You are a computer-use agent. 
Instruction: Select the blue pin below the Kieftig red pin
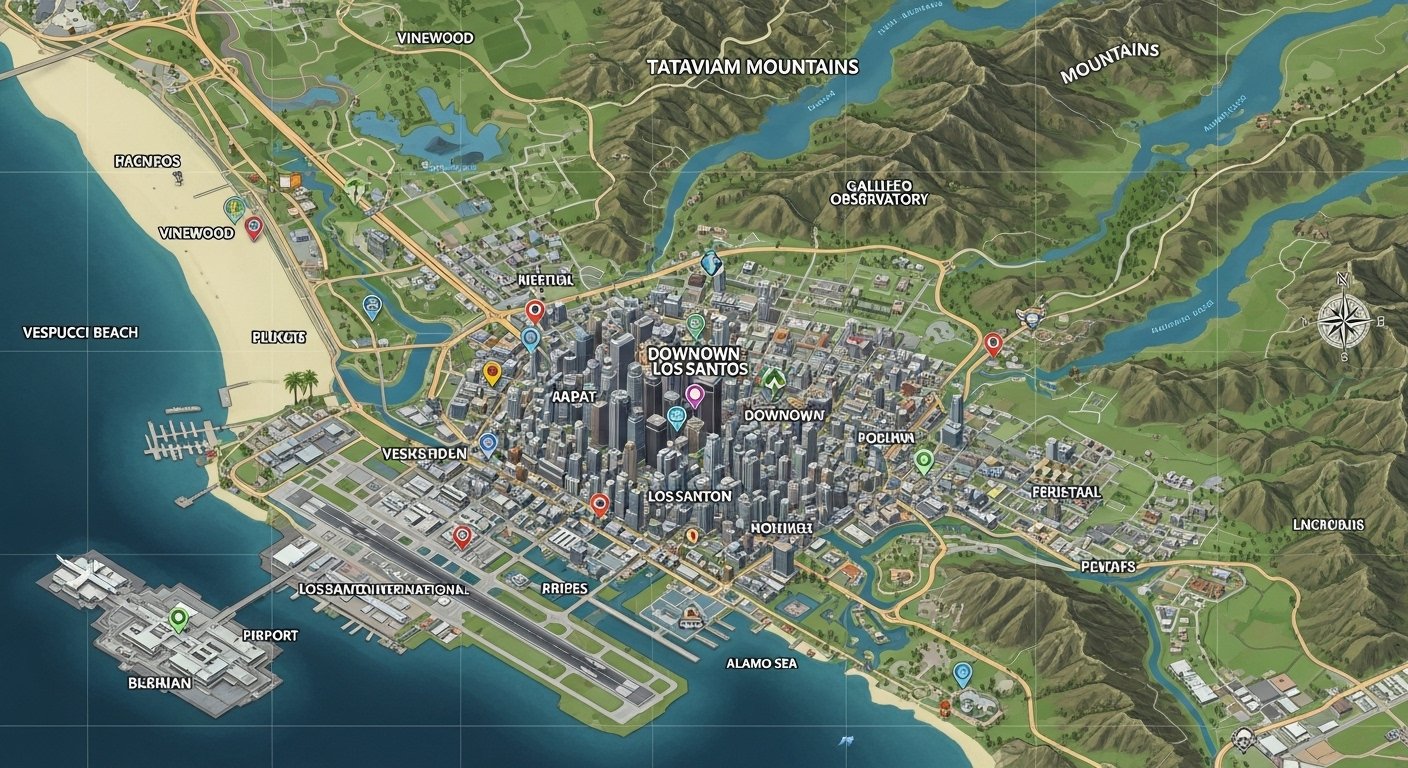[x=531, y=338]
